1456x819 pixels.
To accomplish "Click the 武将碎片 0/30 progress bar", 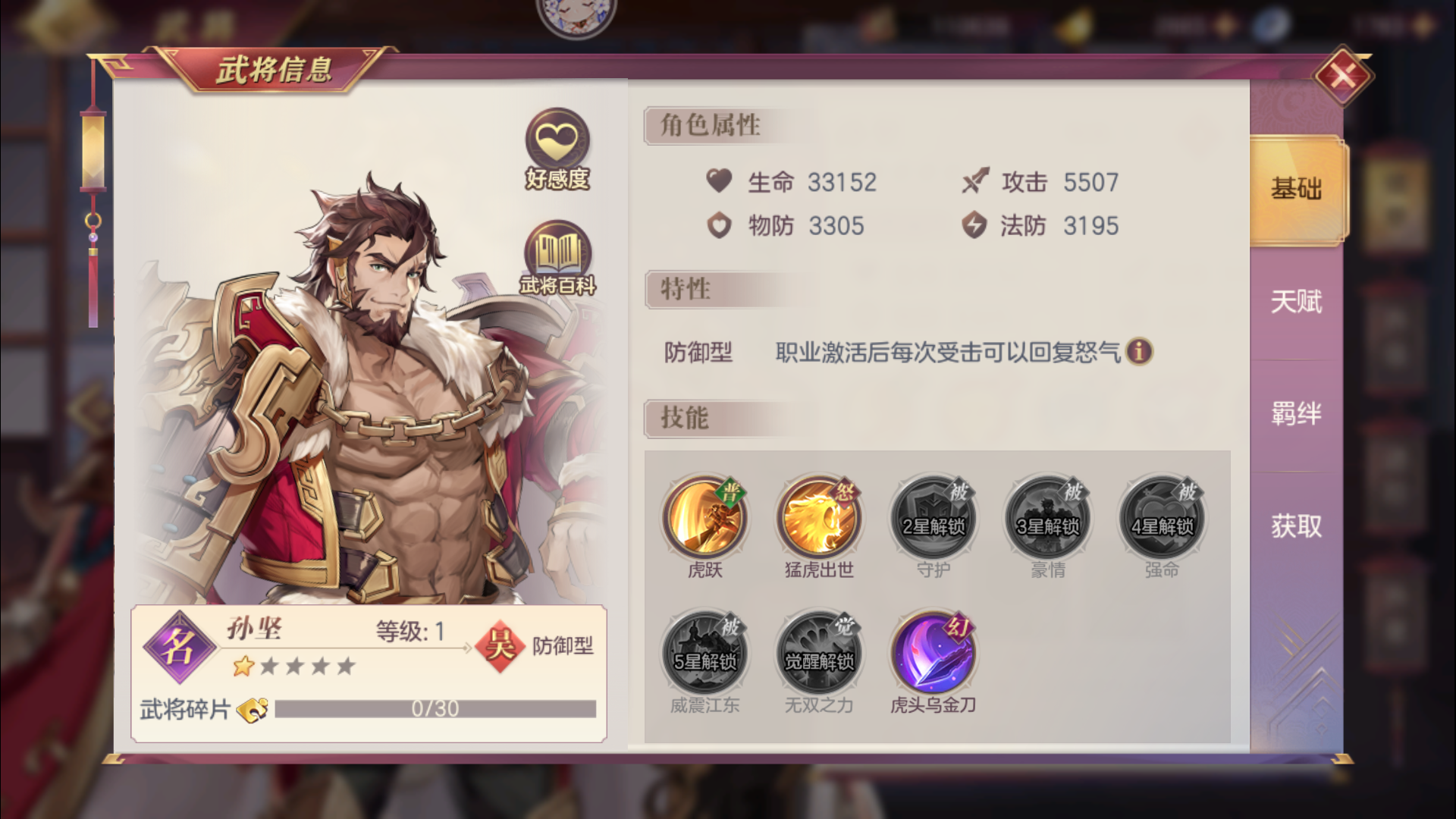I will pos(436,709).
